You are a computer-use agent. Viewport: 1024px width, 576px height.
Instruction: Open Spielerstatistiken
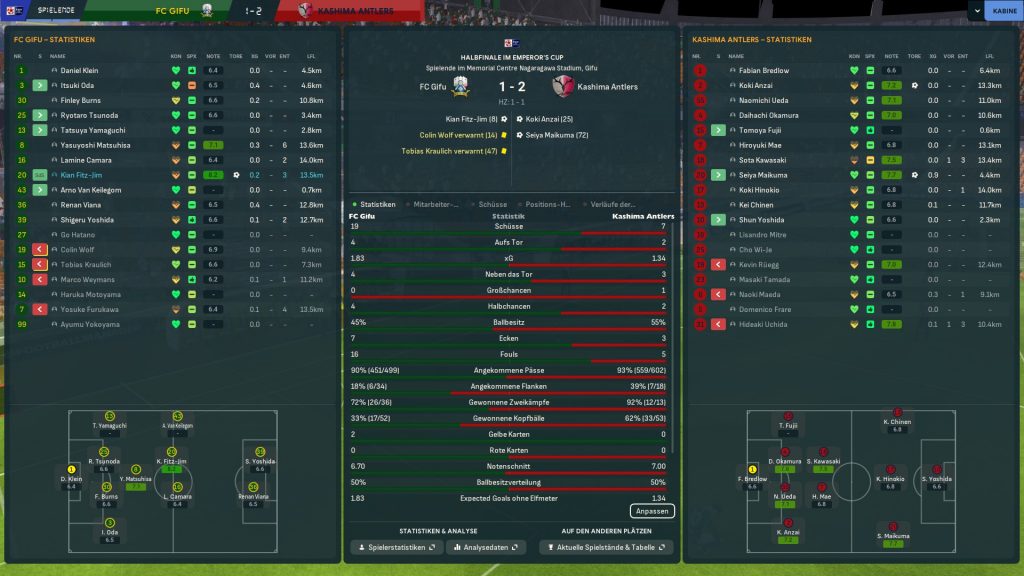tap(396, 548)
